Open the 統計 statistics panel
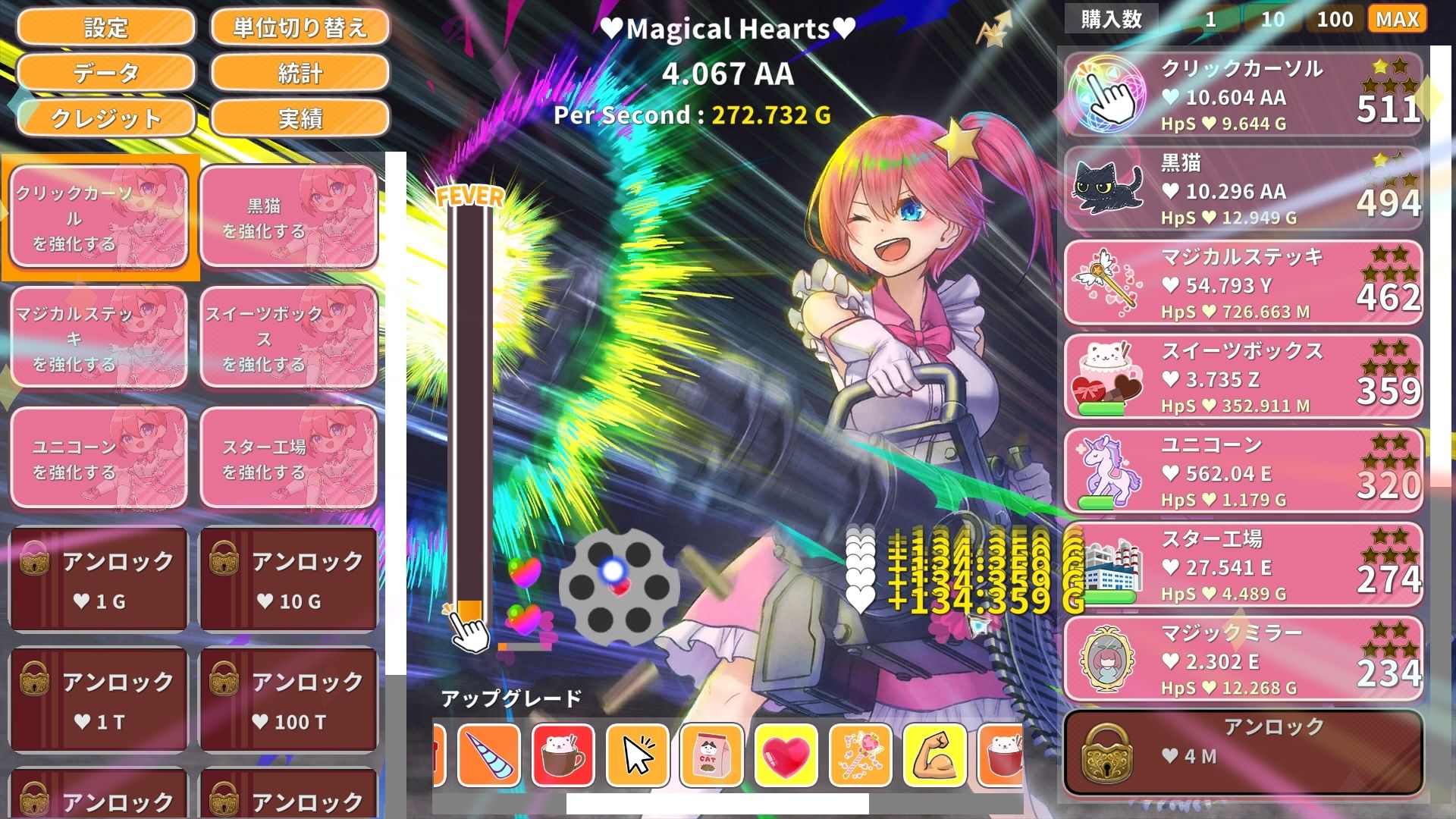The width and height of the screenshot is (1456, 819). (300, 74)
